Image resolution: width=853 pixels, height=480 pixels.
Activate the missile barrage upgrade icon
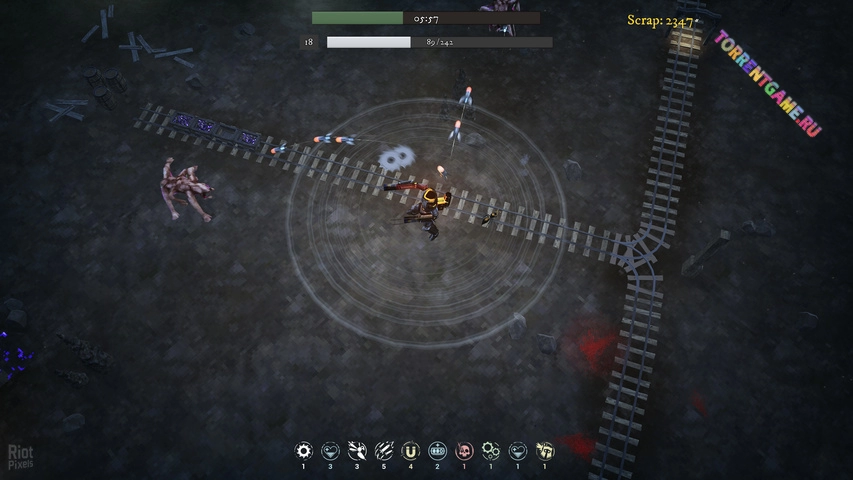coord(384,450)
